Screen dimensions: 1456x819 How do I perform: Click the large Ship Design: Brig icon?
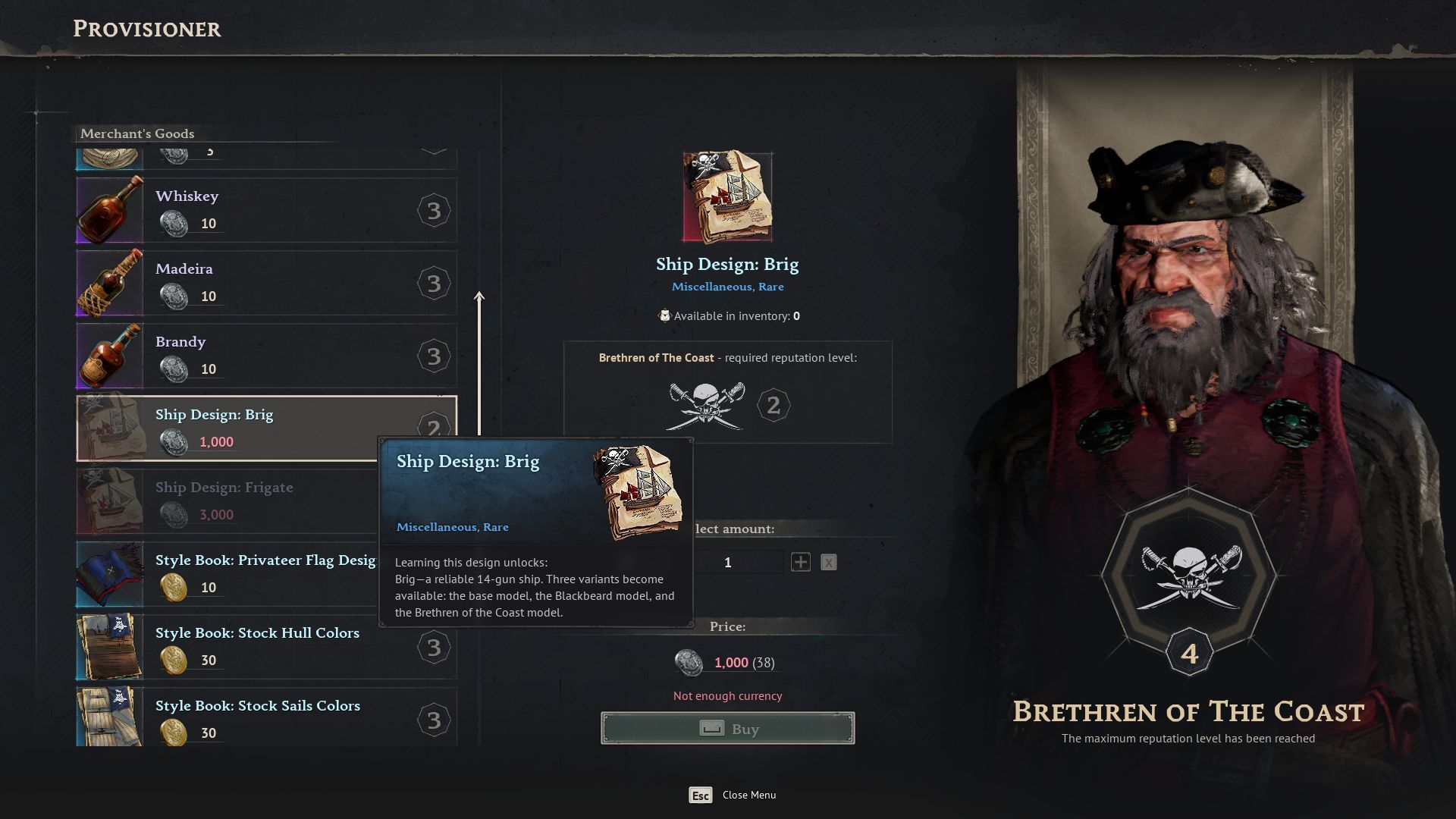coord(727,197)
